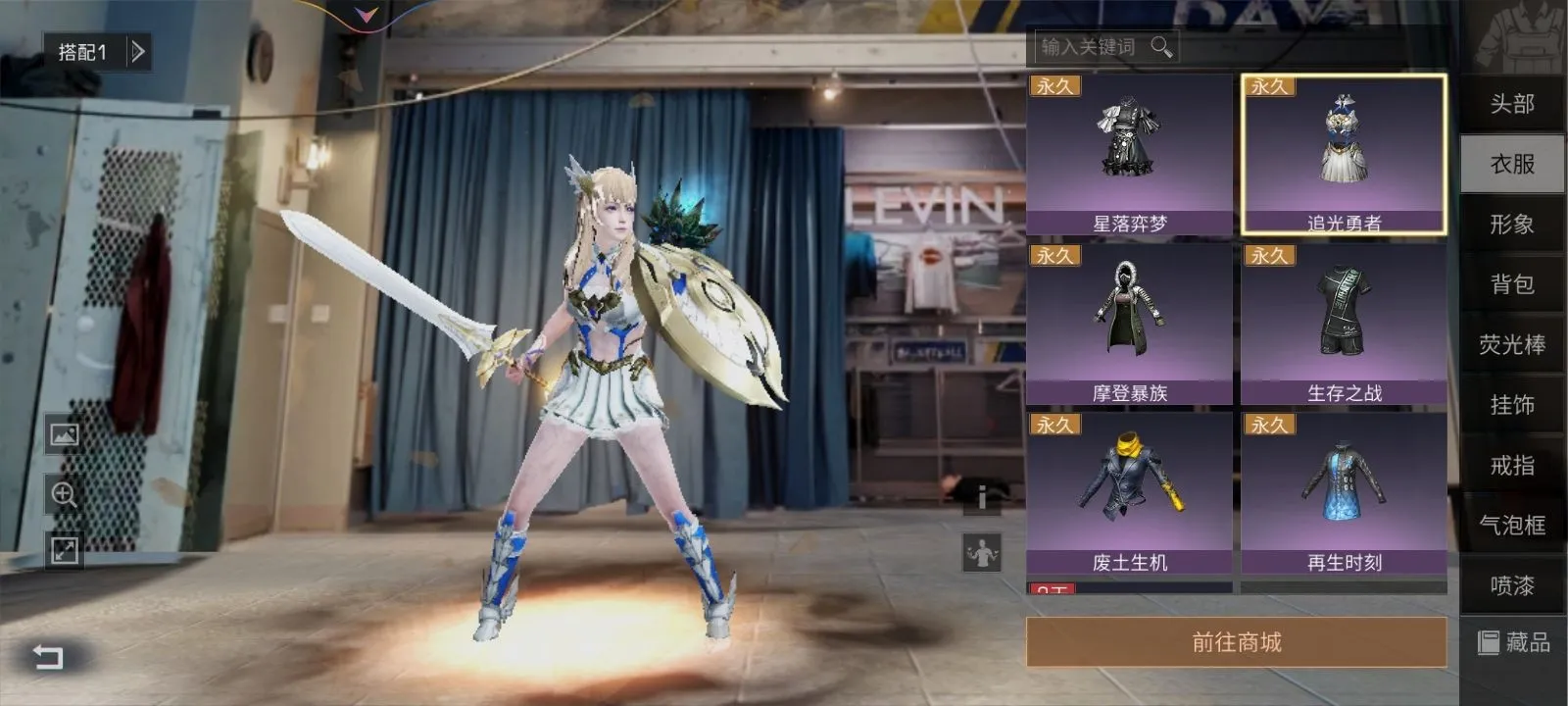Equip the 摩登暴族 hooded coat

coord(1129,324)
